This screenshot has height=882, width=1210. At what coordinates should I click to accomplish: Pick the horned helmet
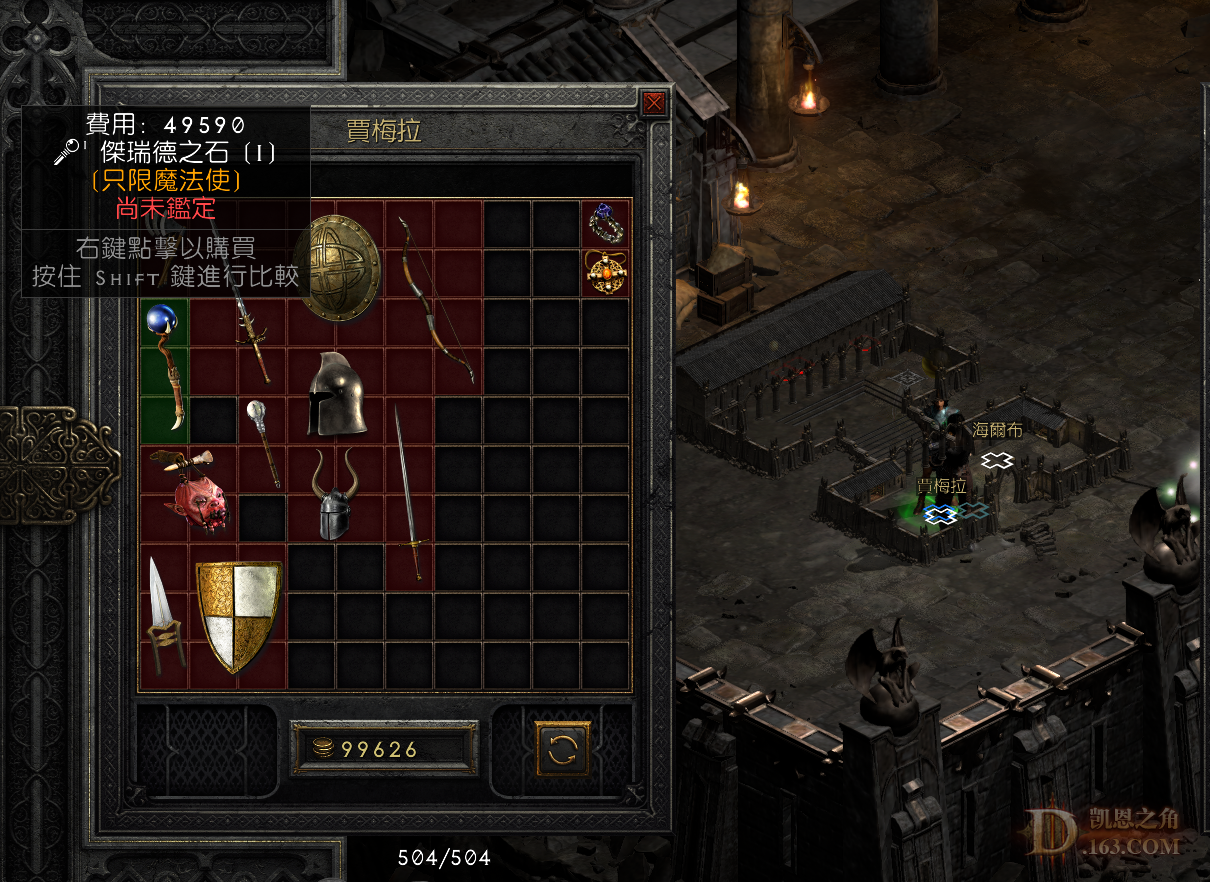coord(335,494)
